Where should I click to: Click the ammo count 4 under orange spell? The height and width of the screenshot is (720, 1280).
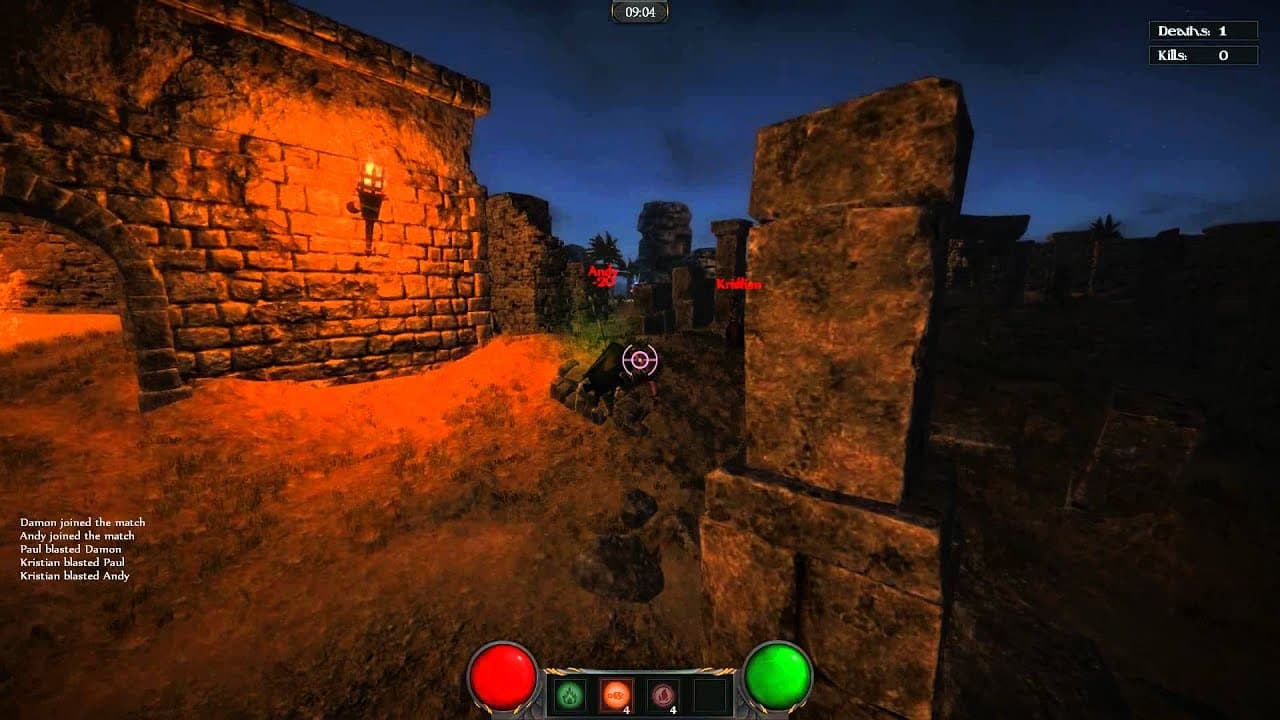tap(626, 709)
